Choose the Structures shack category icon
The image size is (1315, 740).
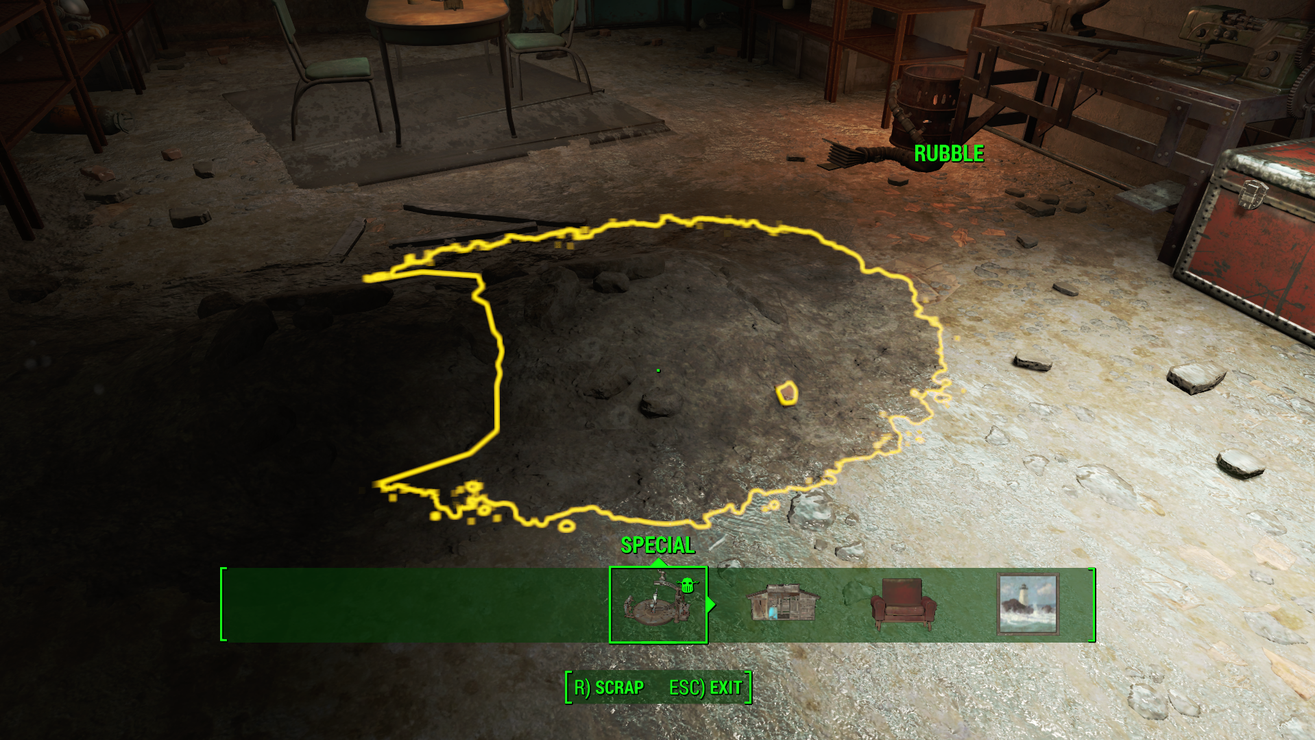pos(783,604)
